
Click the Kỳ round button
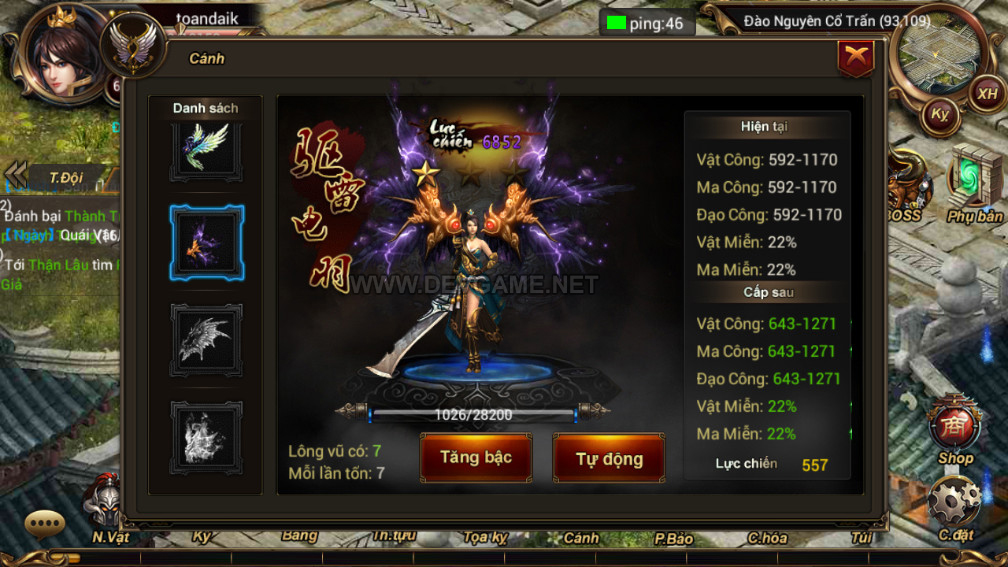coord(940,113)
